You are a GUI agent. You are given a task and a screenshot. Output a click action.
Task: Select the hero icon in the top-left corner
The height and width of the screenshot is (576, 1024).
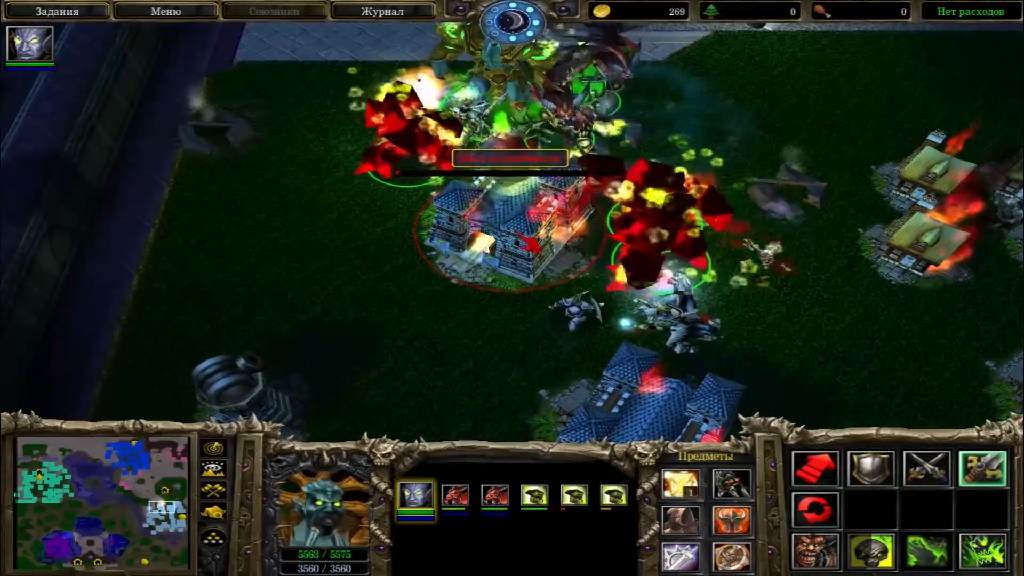[30, 44]
